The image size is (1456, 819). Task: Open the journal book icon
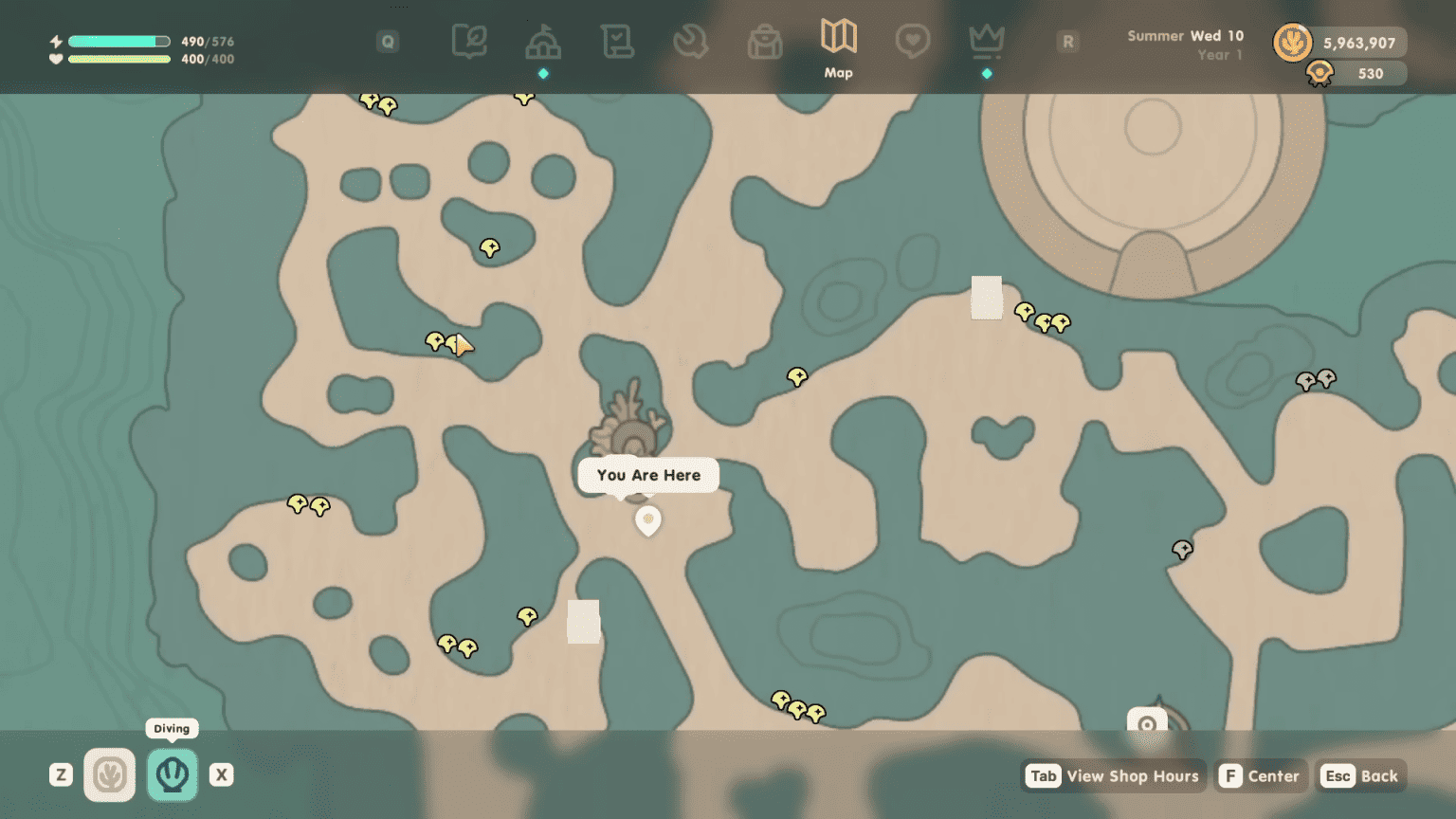pyautogui.click(x=469, y=42)
